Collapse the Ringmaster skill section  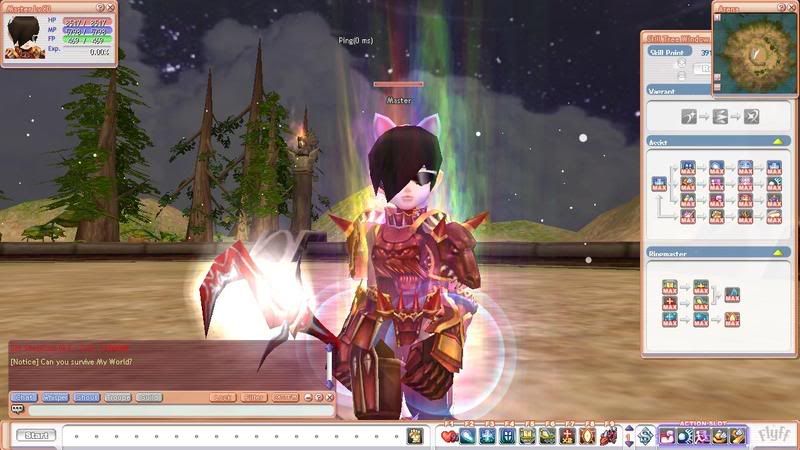pos(776,253)
